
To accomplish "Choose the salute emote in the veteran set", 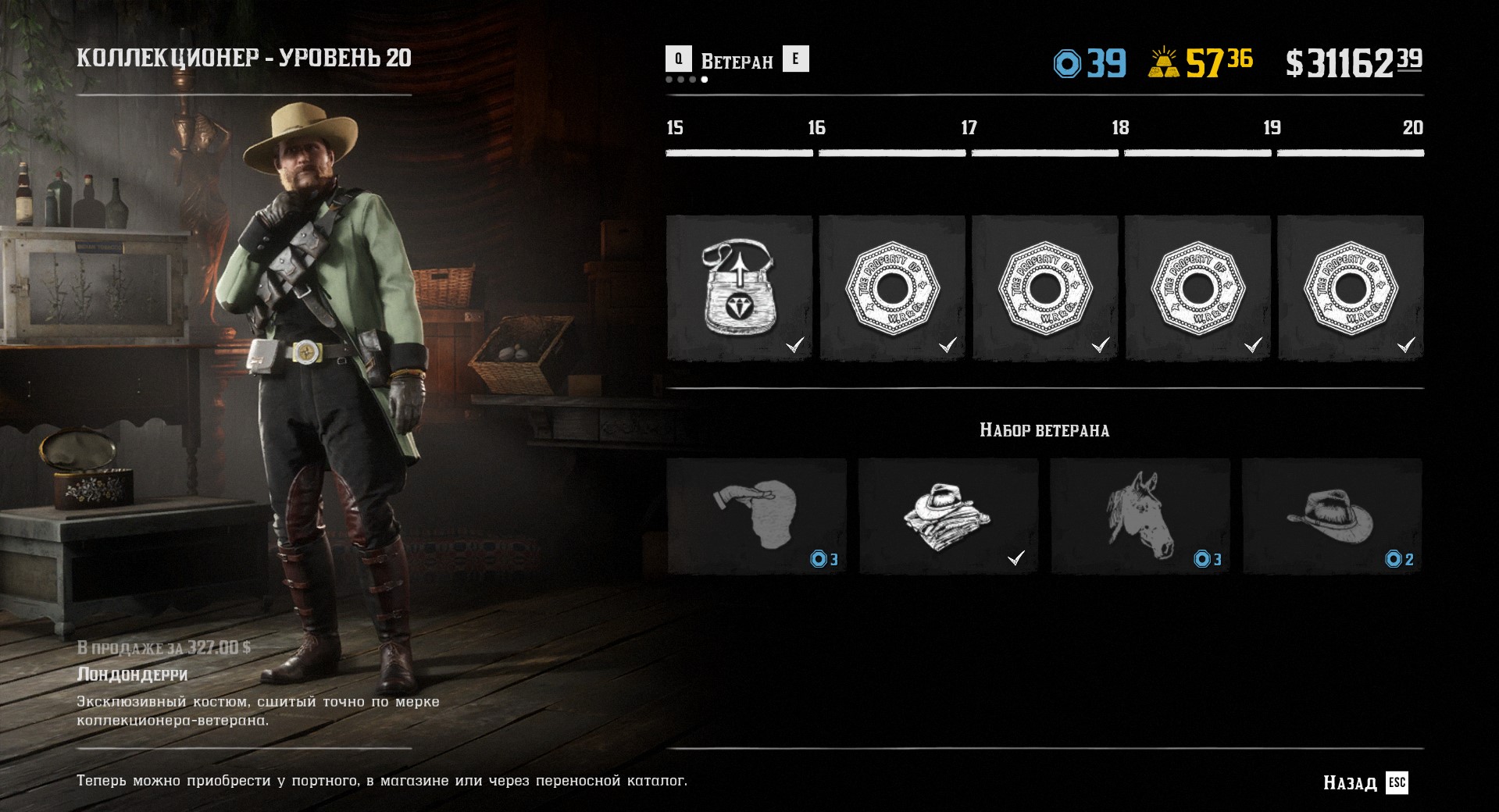I will click(x=756, y=516).
